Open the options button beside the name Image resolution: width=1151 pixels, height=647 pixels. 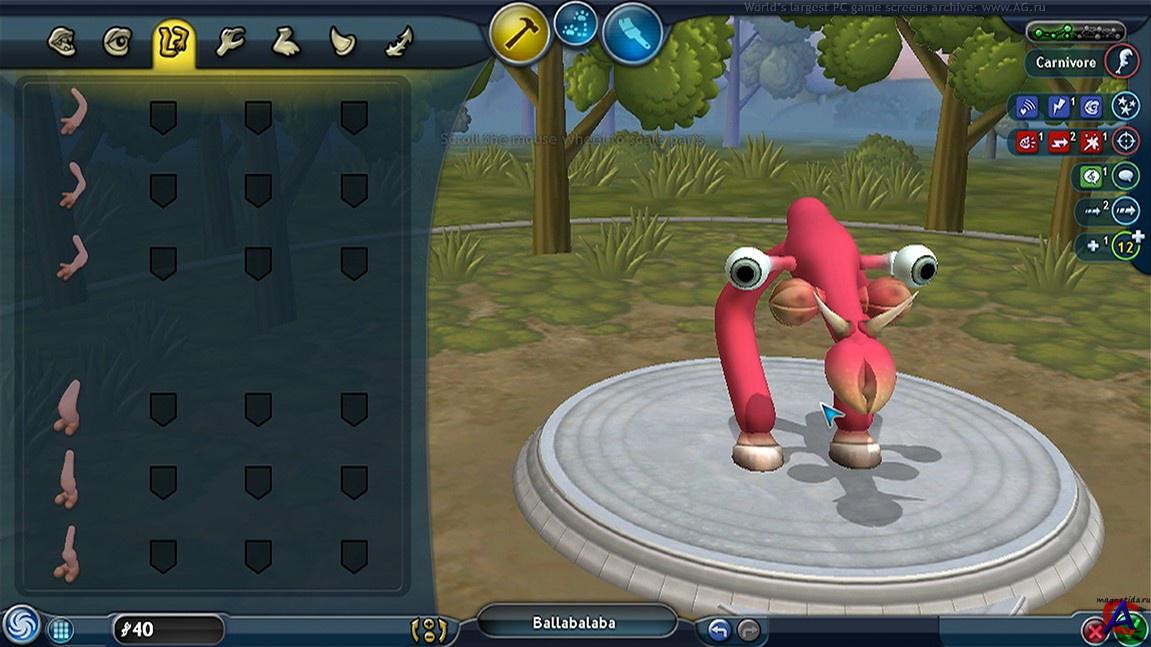pyautogui.click(x=429, y=630)
